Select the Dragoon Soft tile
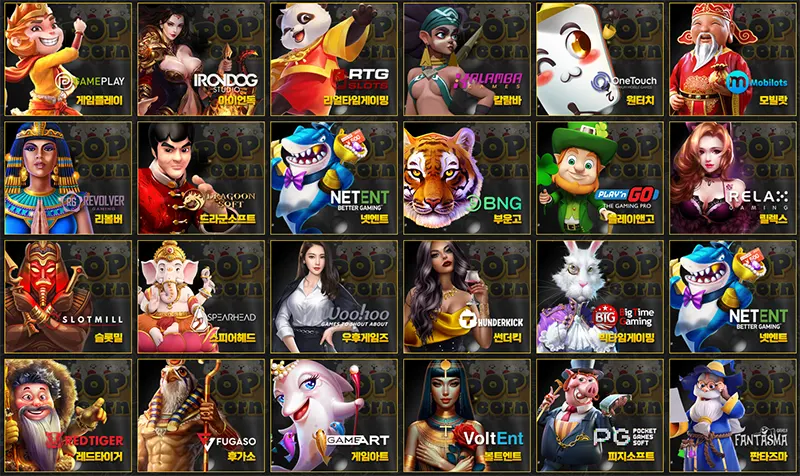This screenshot has width=800, height=476. (x=200, y=176)
